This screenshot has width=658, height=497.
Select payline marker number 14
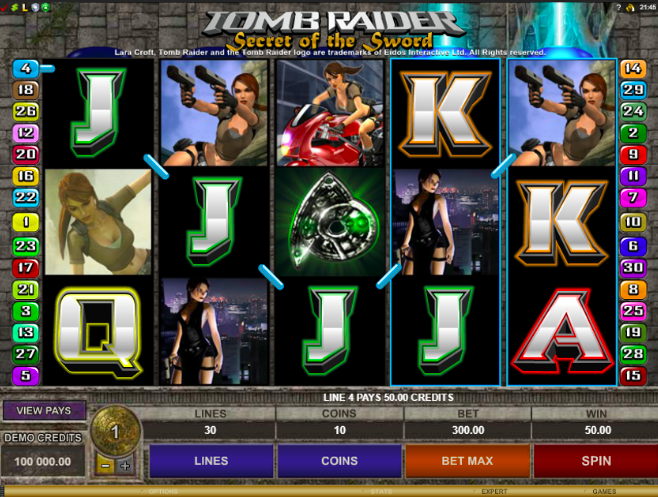(x=632, y=68)
